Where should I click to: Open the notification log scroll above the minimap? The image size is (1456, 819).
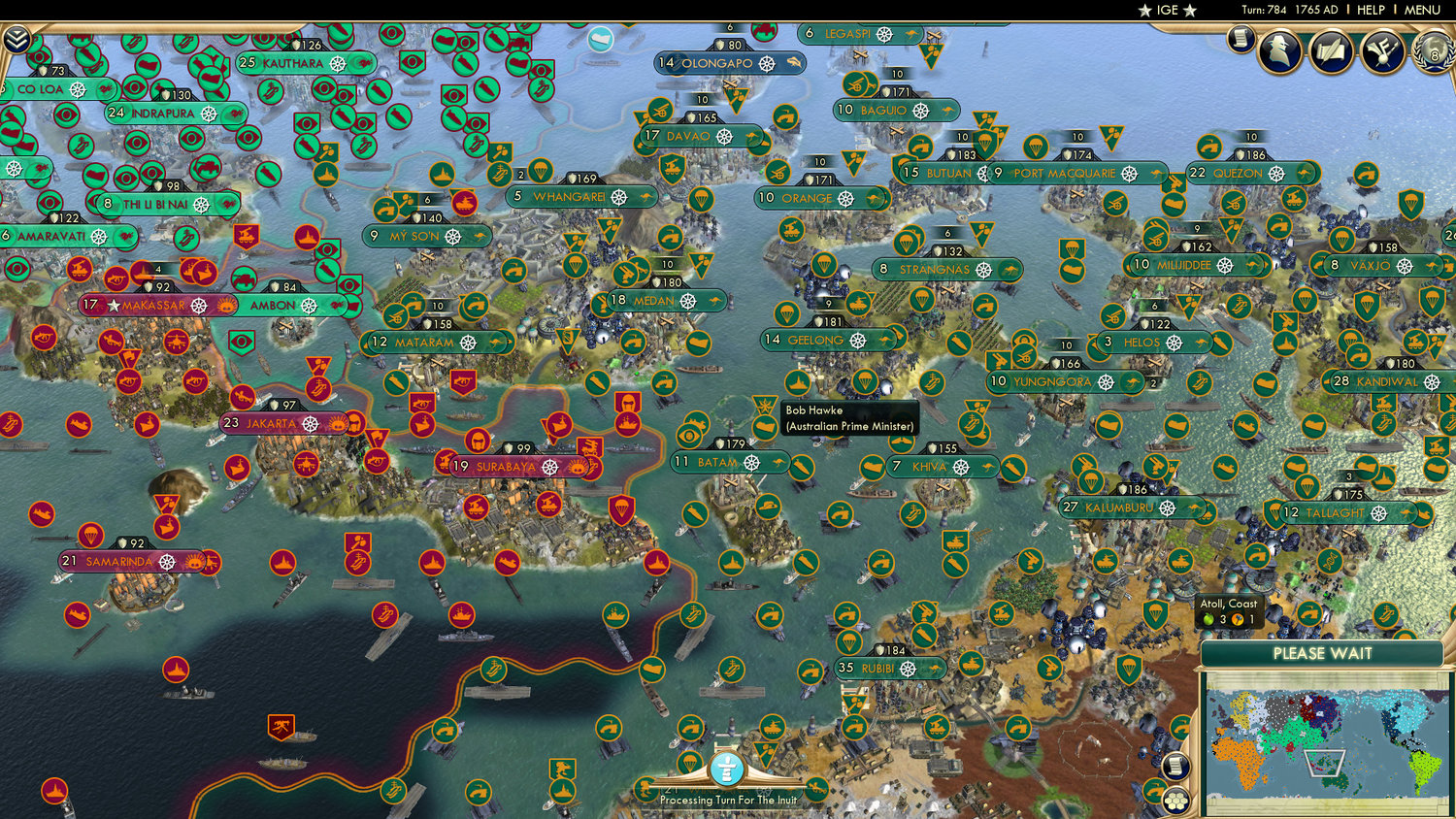tap(1175, 767)
